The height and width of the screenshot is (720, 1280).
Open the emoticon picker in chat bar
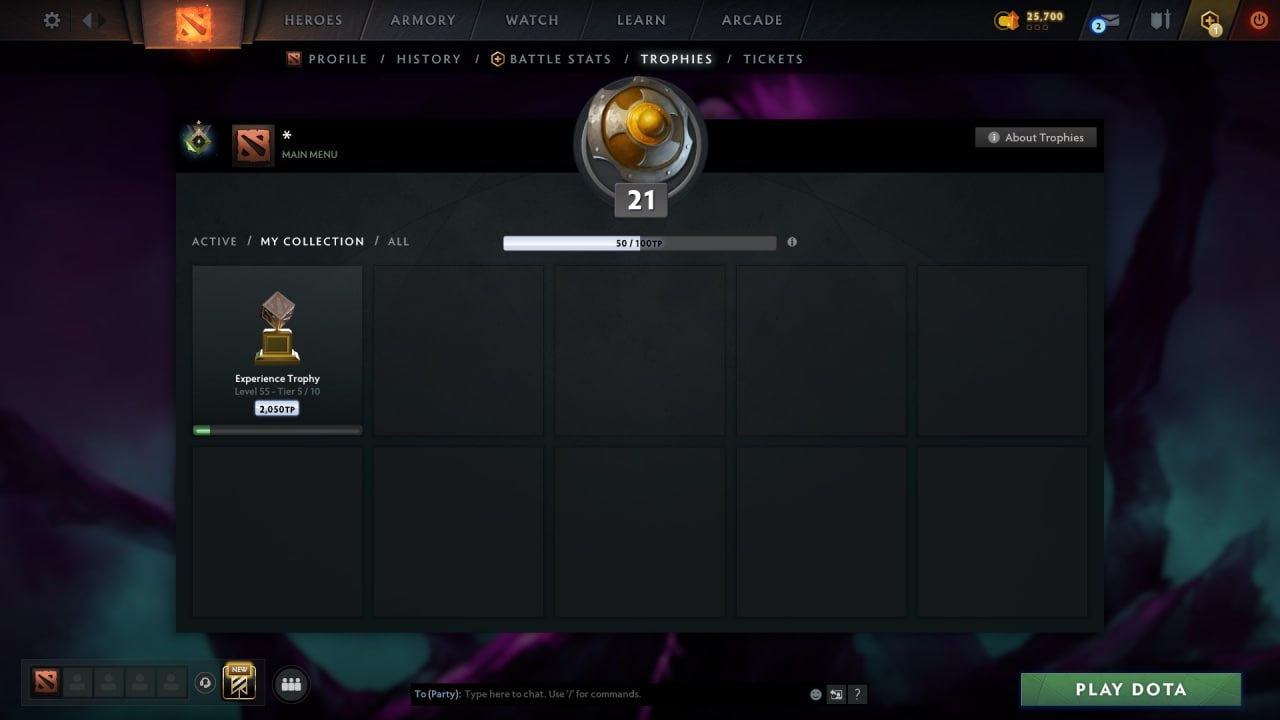tap(814, 693)
